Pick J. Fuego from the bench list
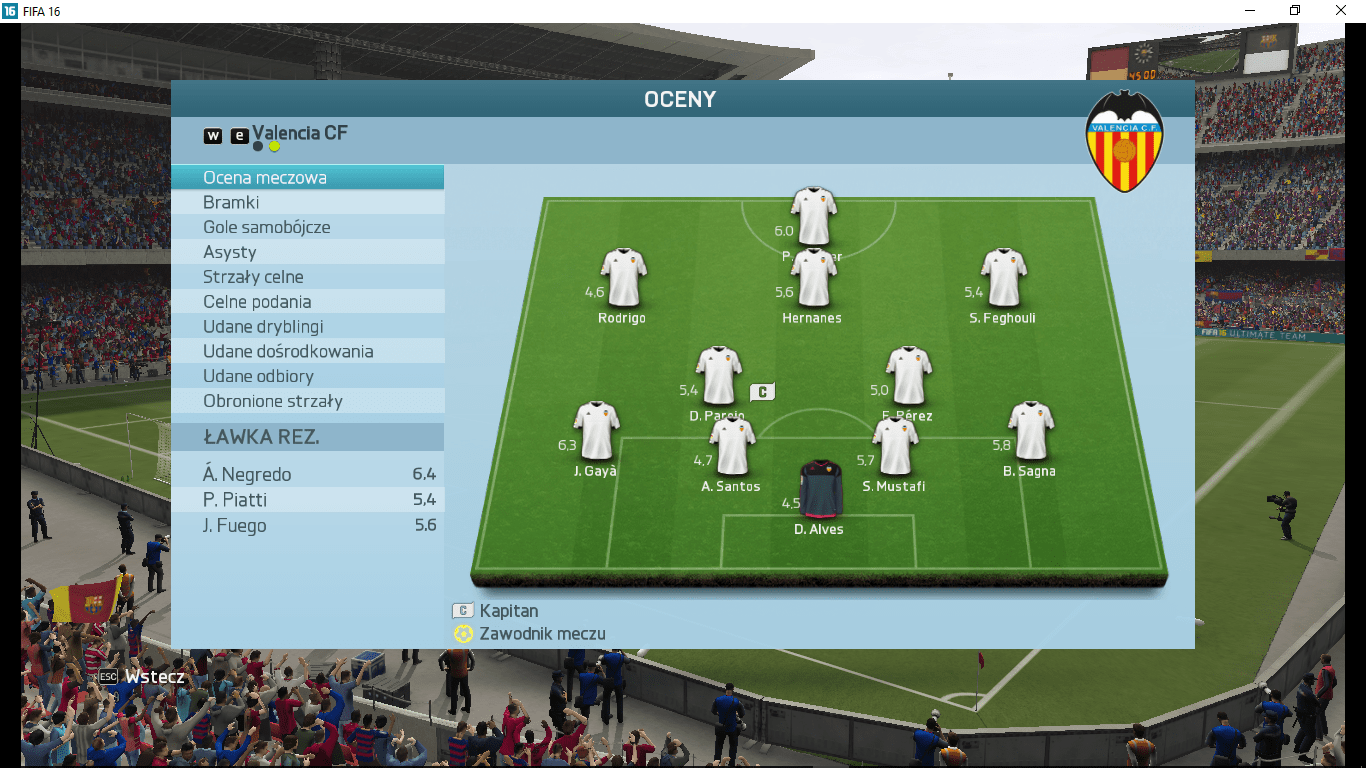Screen dimensions: 1366x768 pos(307,526)
